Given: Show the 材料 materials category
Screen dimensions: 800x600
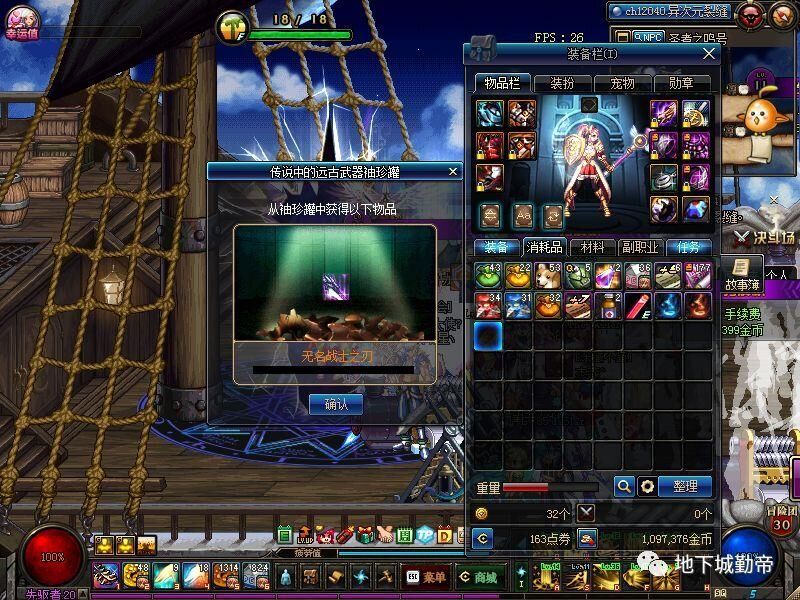Looking at the screenshot, I should 592,246.
